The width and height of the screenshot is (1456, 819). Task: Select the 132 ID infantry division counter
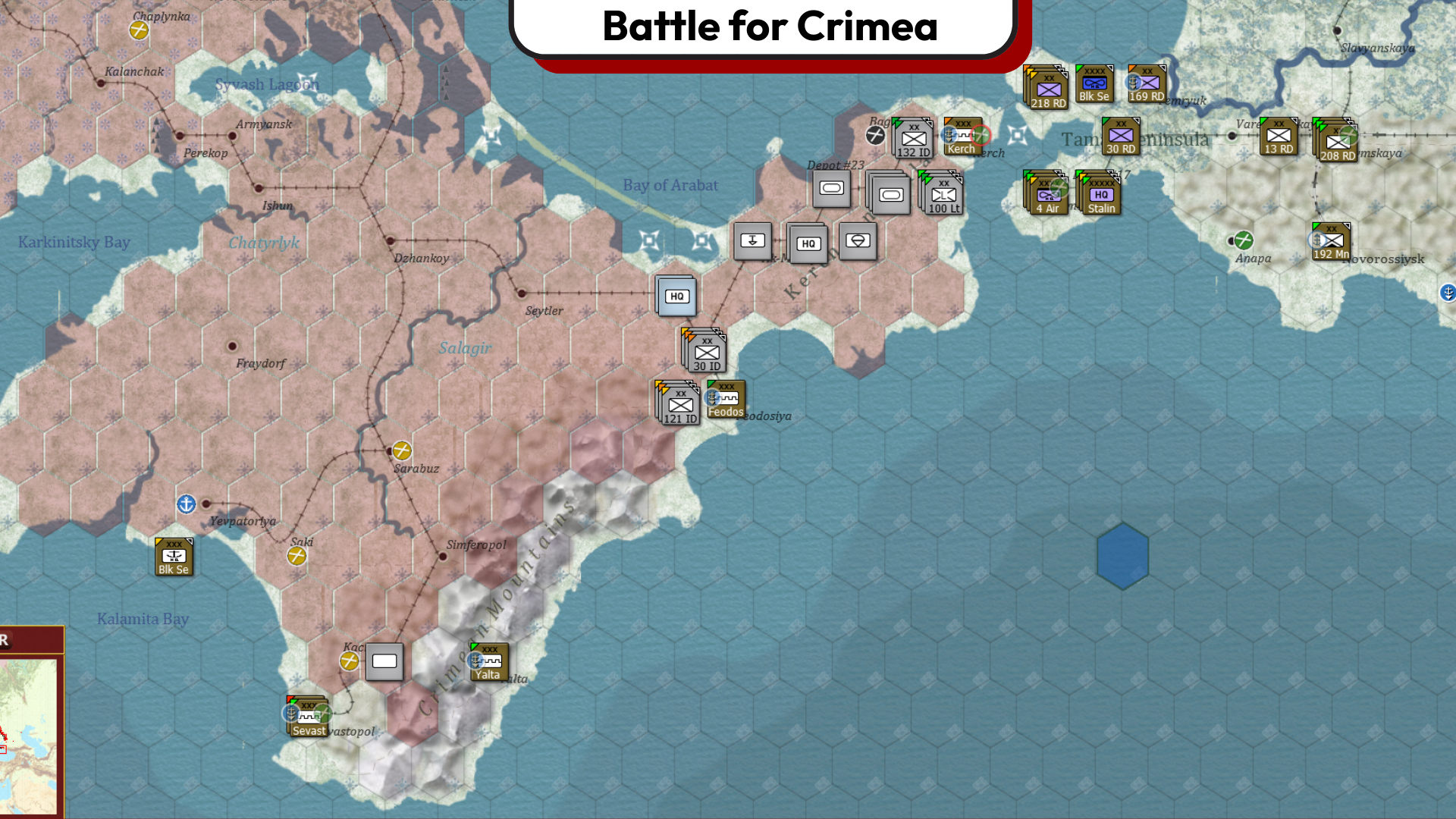912,139
